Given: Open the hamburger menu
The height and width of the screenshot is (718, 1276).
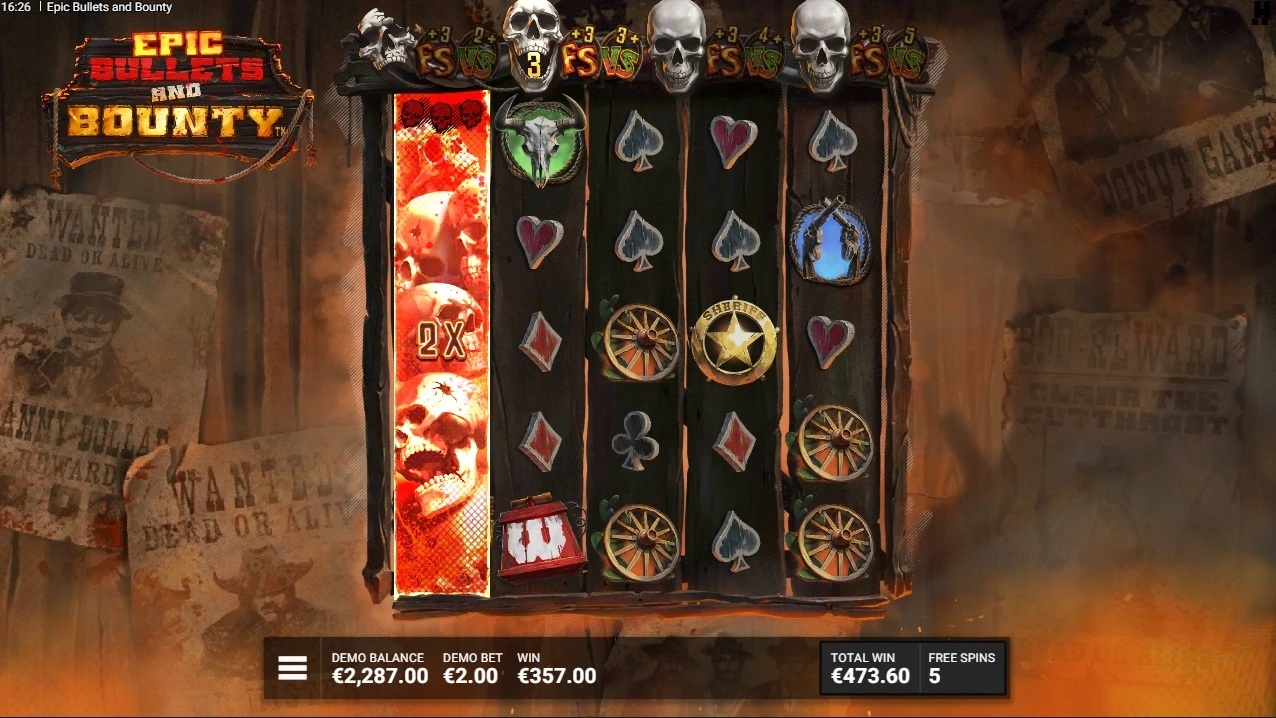Looking at the screenshot, I should [292, 668].
